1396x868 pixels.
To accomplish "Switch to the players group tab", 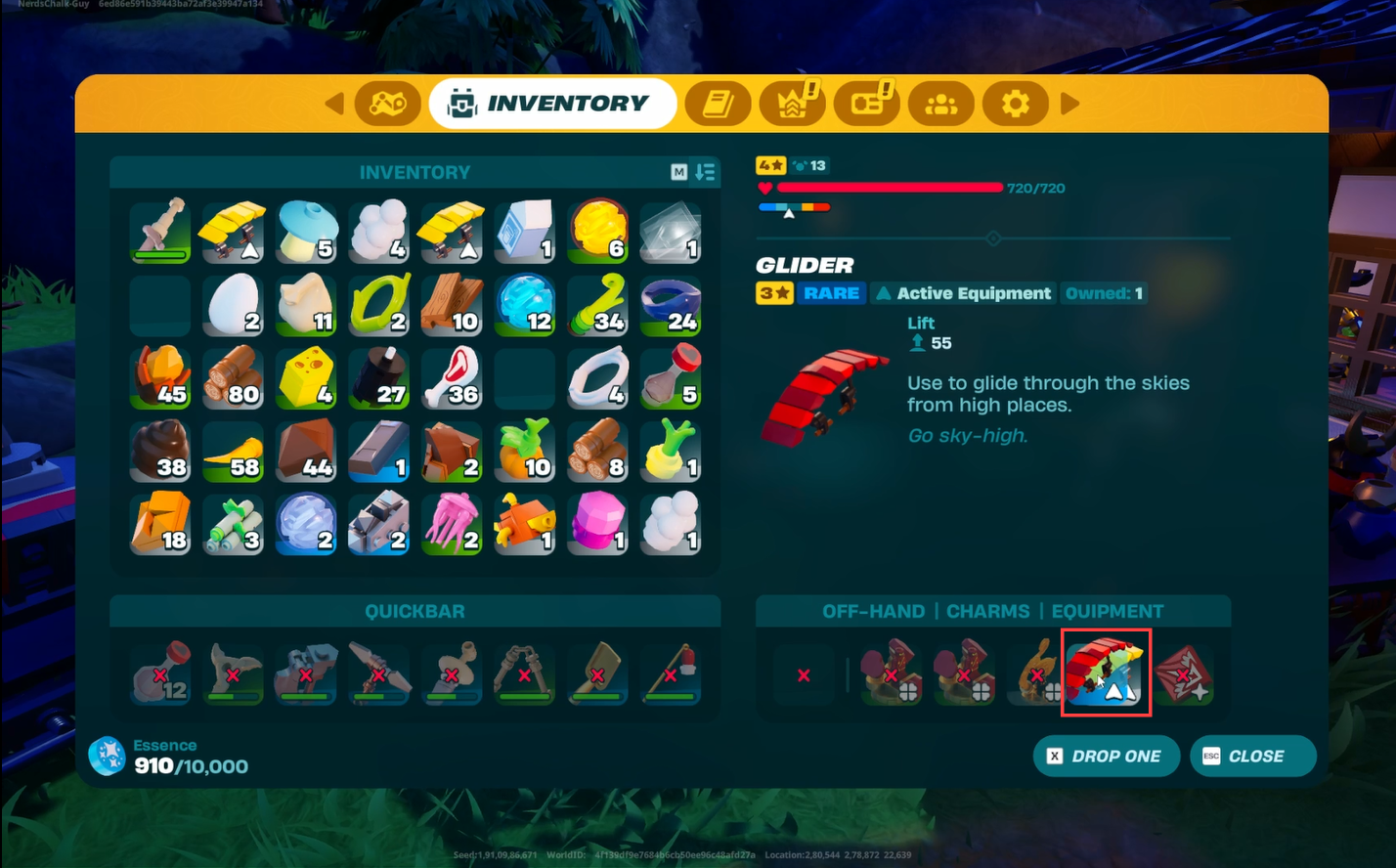I will tap(940, 103).
